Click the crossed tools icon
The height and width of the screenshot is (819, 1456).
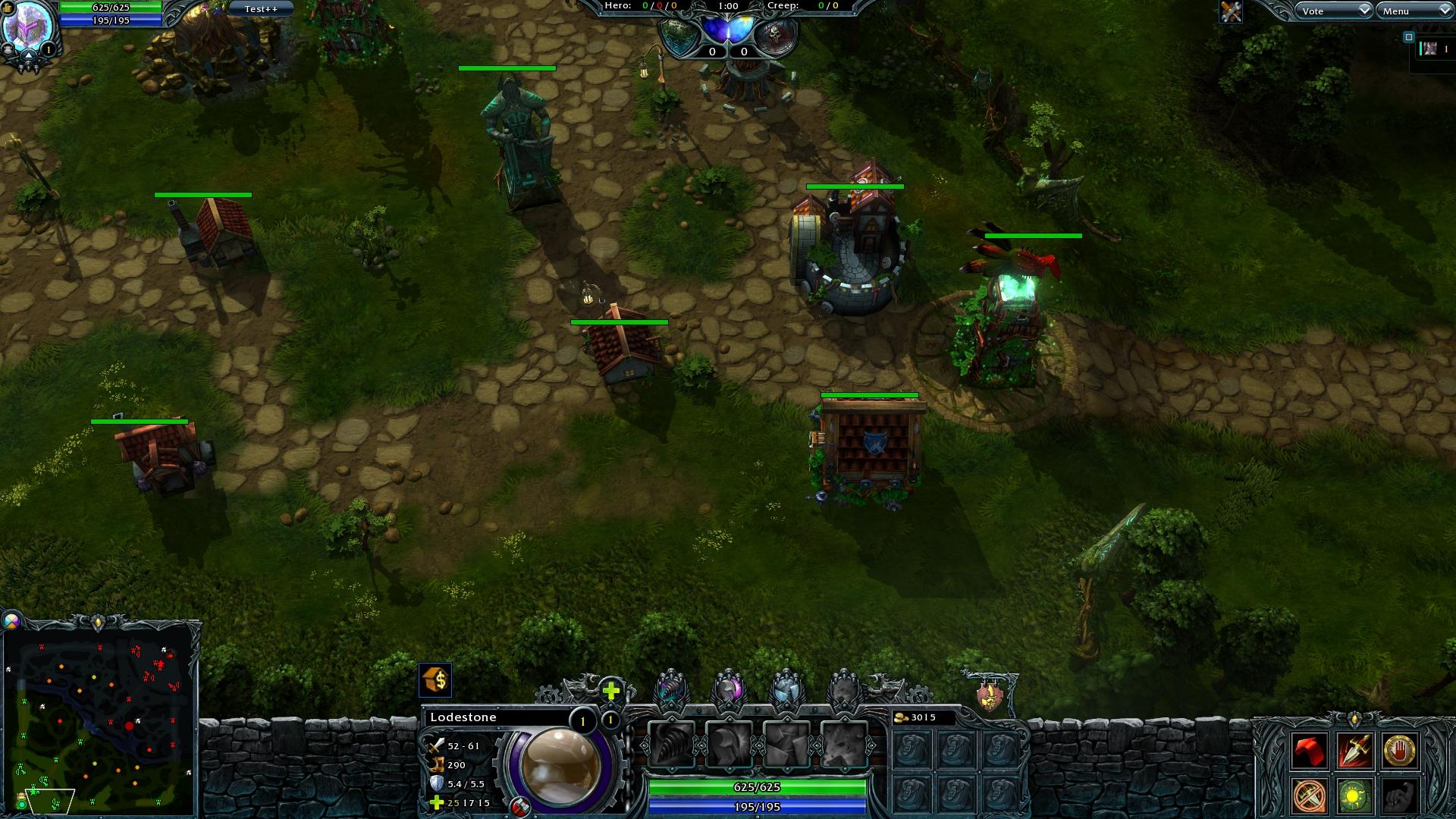pyautogui.click(x=1231, y=11)
